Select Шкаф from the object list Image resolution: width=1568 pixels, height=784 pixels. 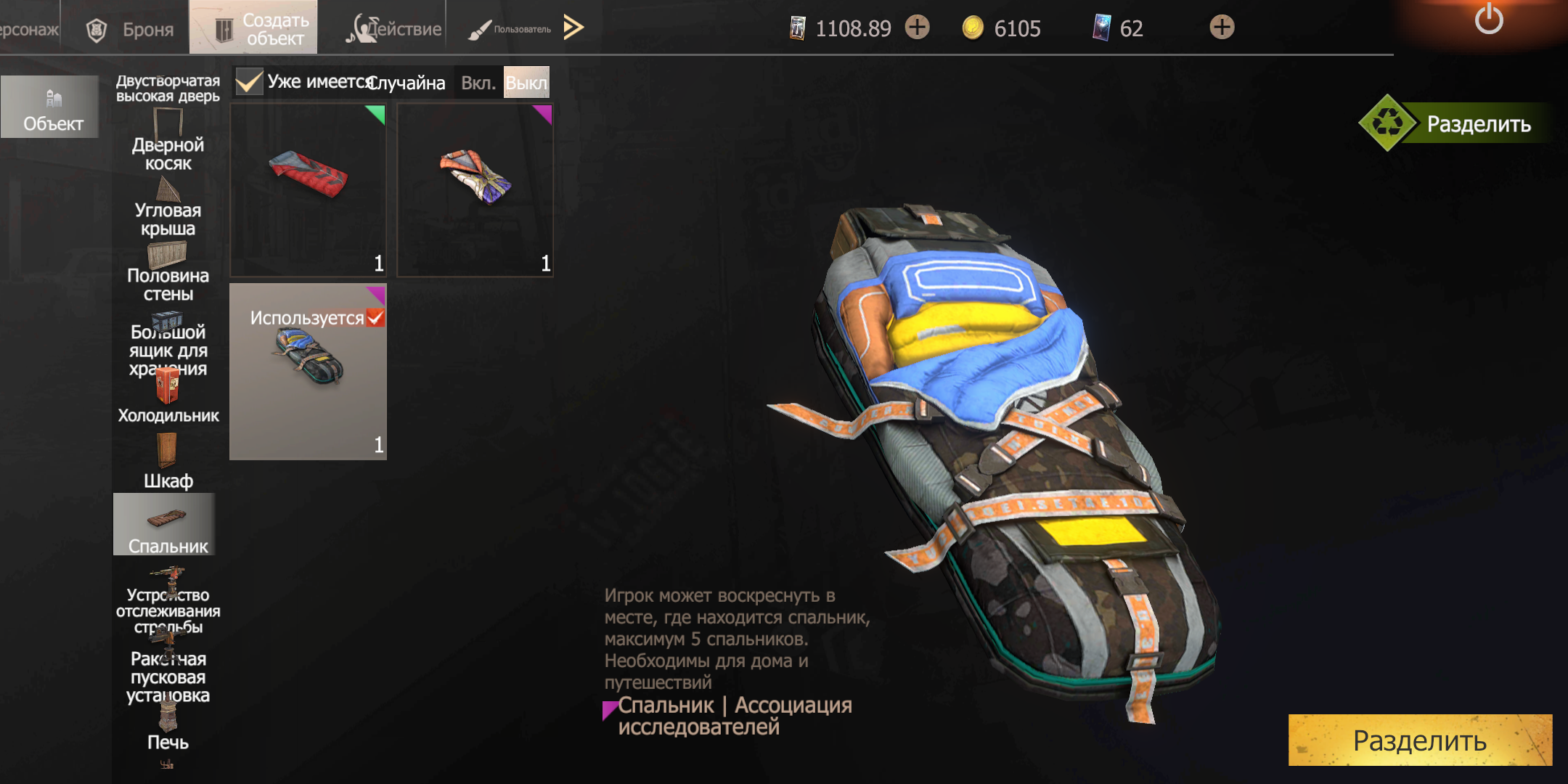[168, 461]
